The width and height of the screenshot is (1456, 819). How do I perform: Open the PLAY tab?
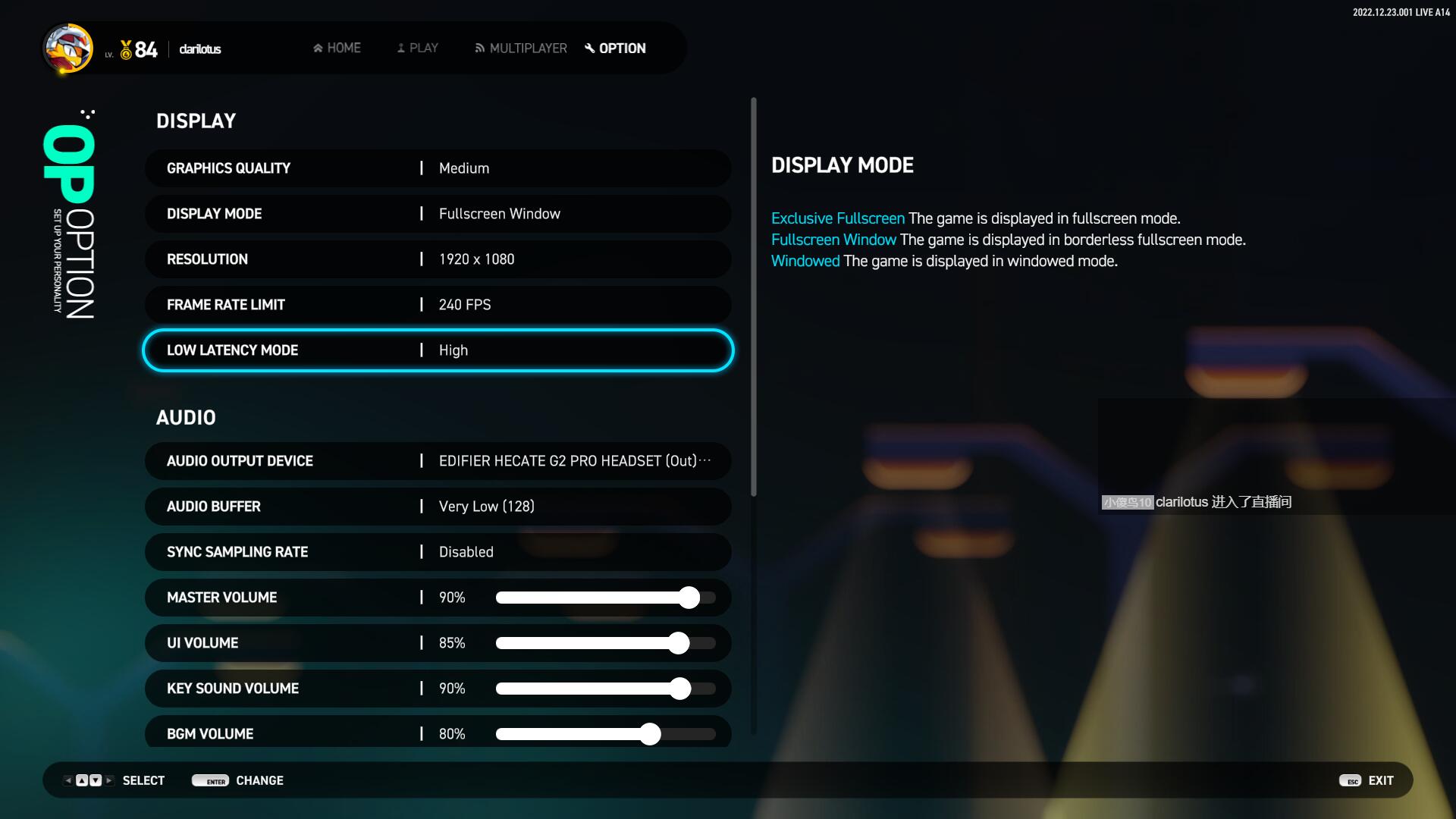[417, 48]
